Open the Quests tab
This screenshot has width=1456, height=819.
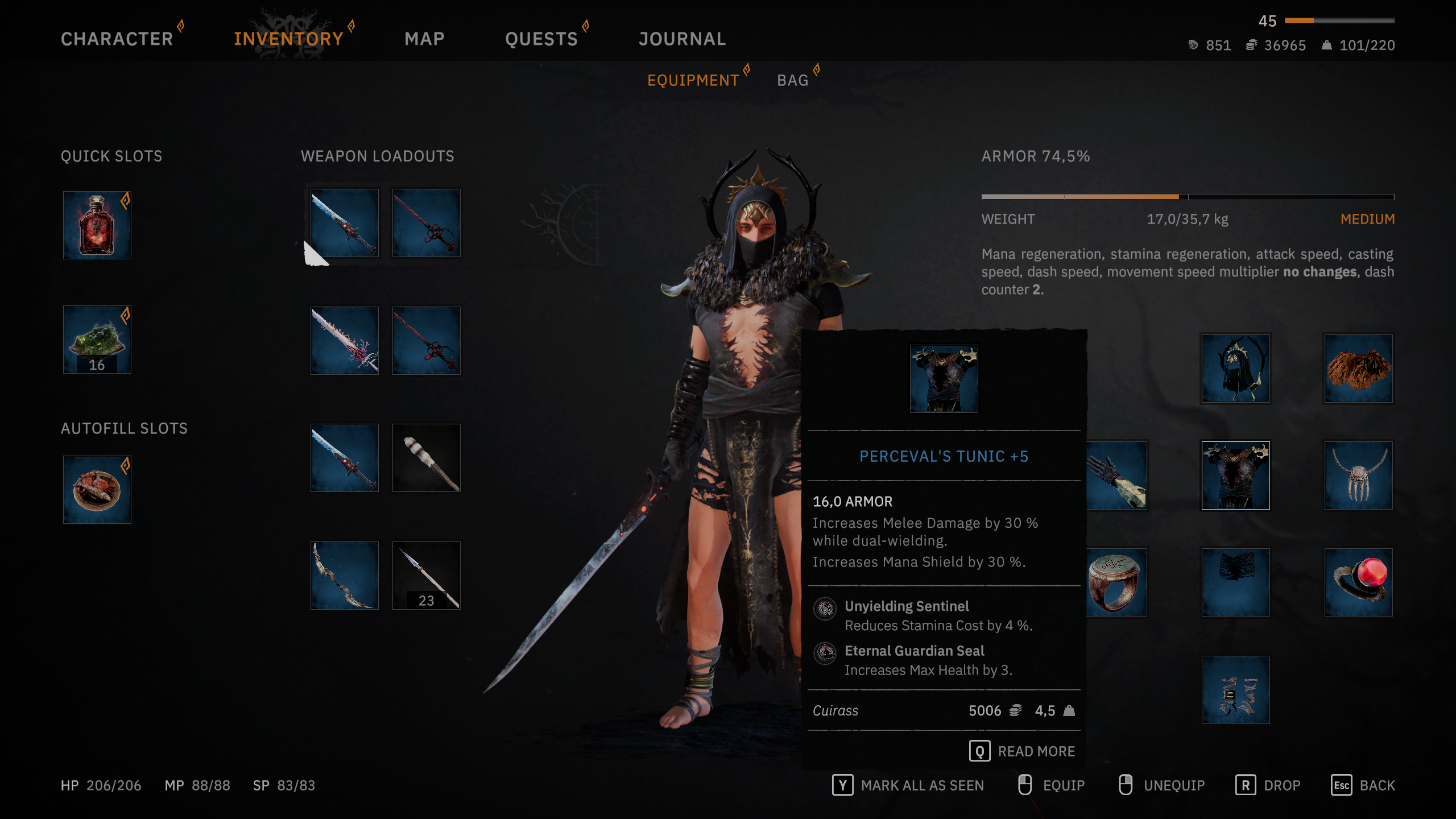tap(541, 39)
